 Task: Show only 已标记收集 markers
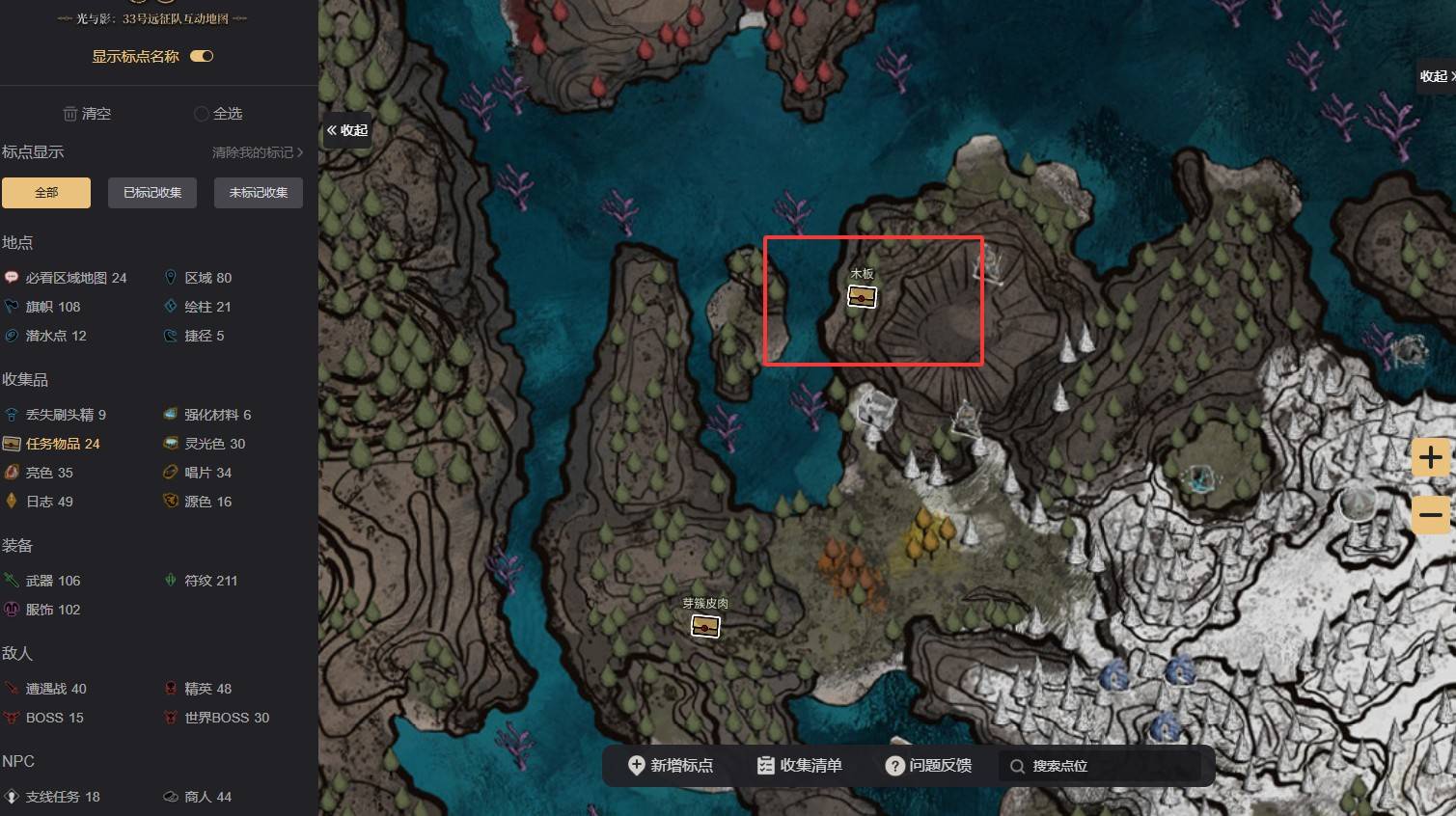tap(152, 193)
